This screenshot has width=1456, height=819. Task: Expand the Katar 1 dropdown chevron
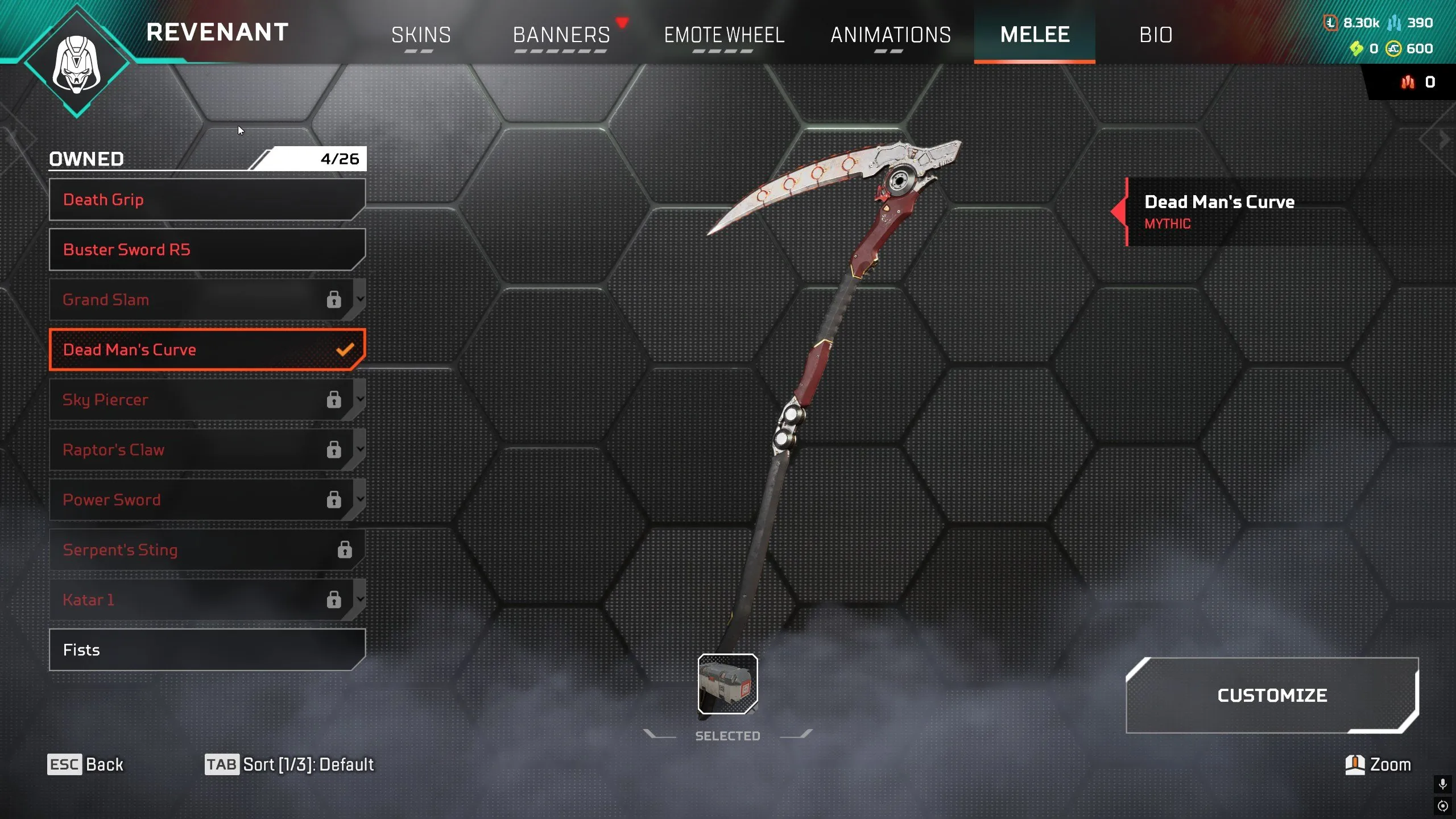click(360, 599)
